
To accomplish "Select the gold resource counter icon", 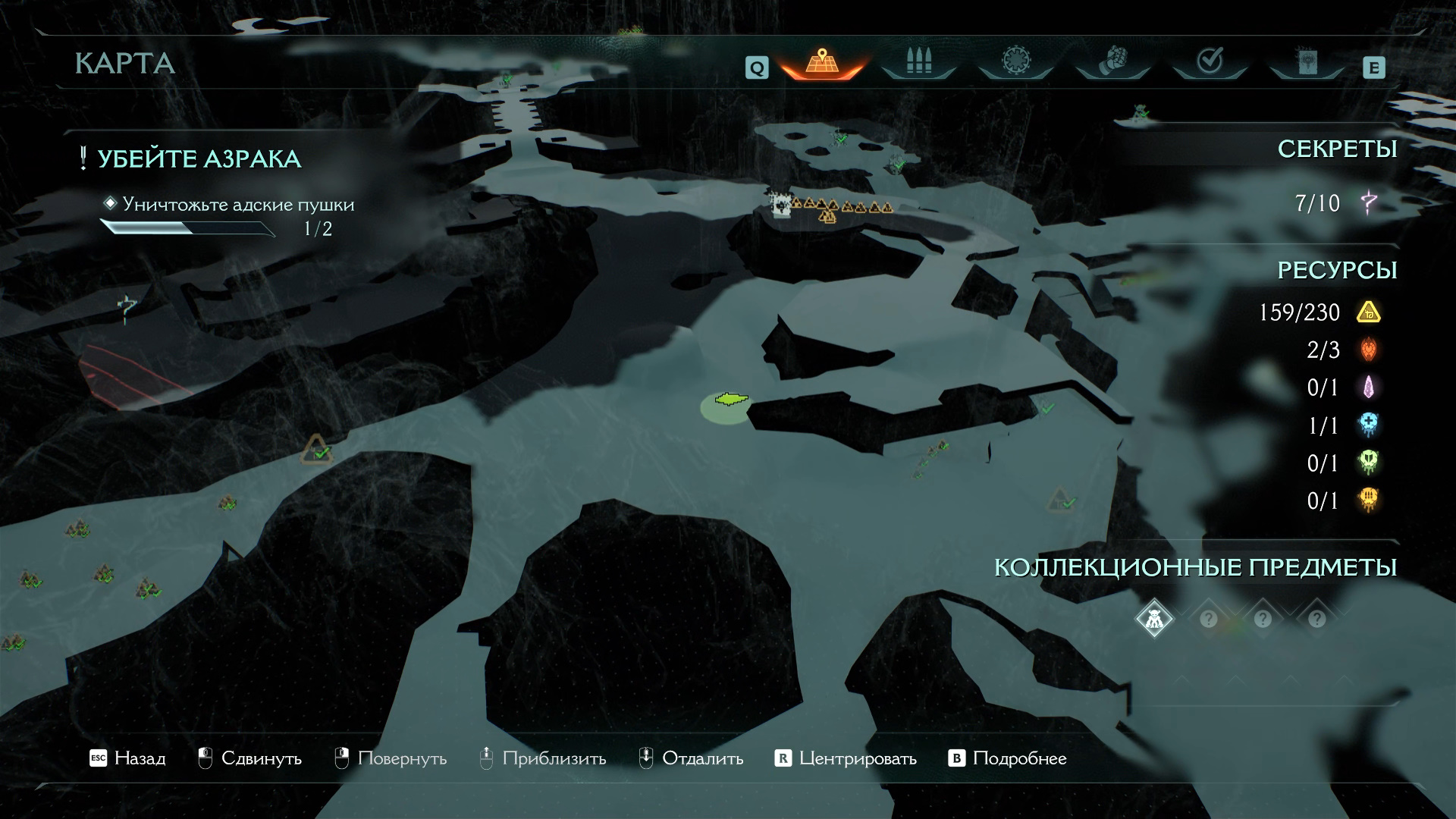I will [x=1369, y=312].
